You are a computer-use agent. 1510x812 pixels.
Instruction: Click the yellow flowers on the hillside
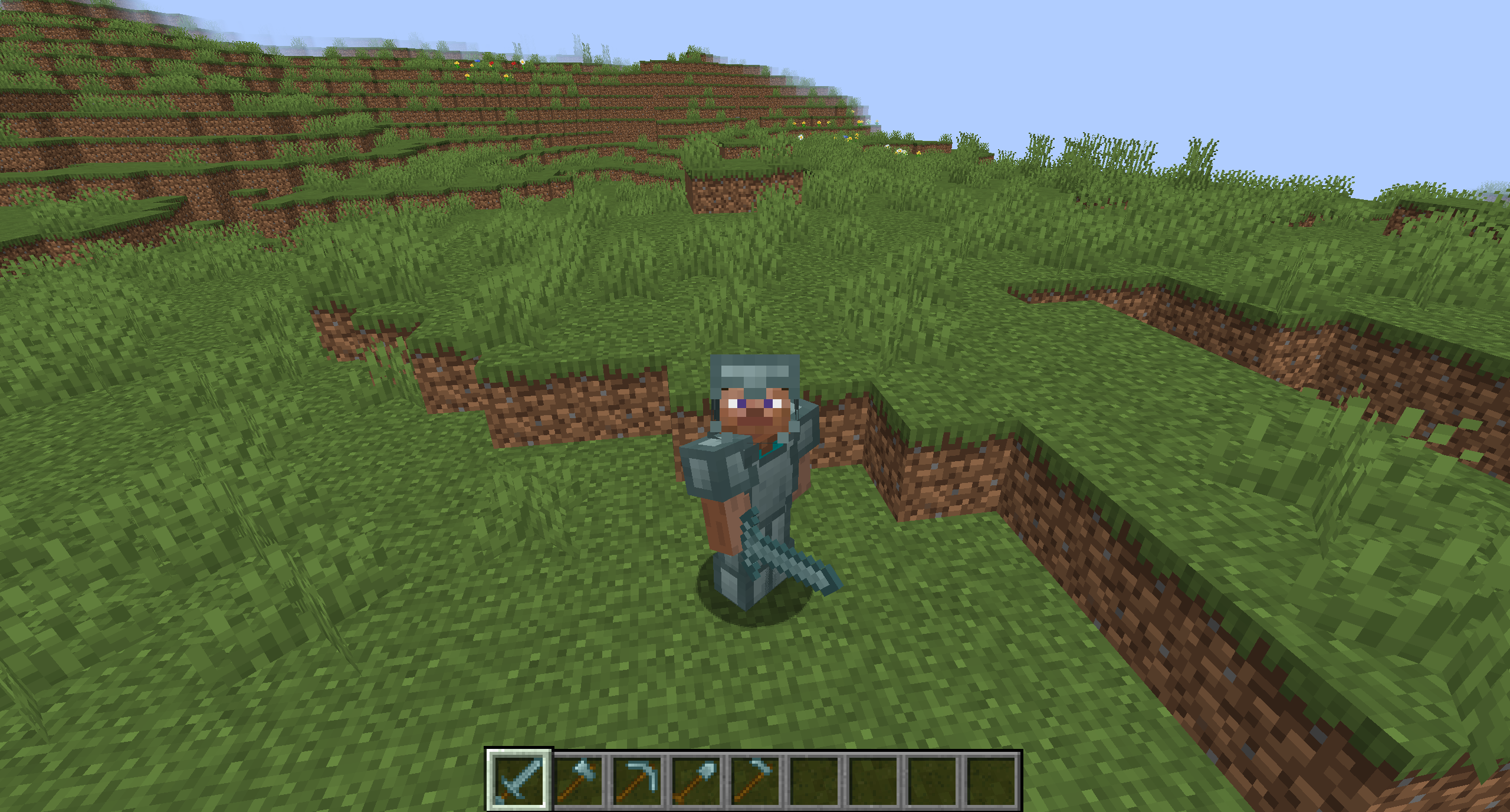click(x=820, y=124)
